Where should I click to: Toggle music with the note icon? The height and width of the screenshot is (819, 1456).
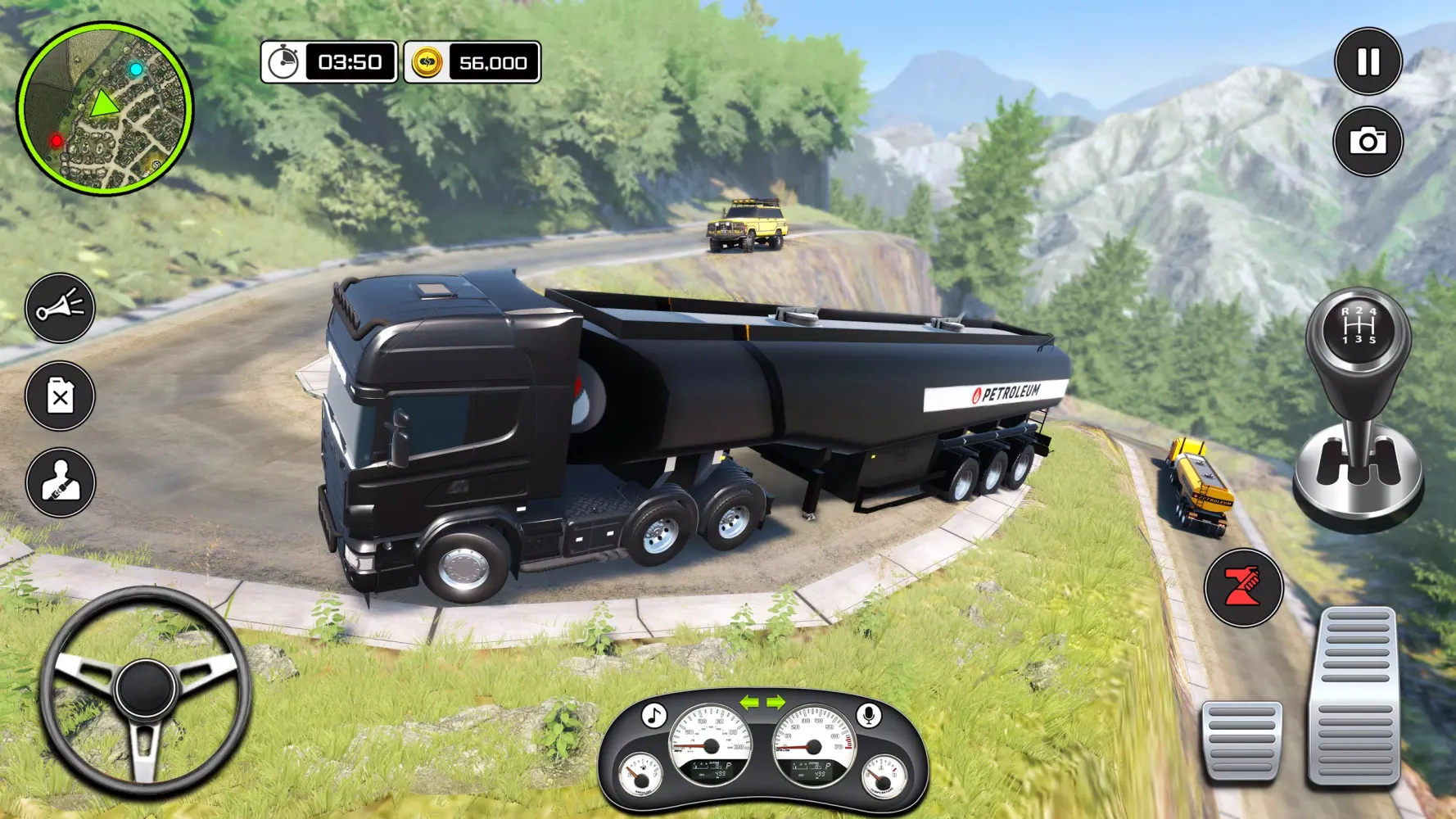653,715
